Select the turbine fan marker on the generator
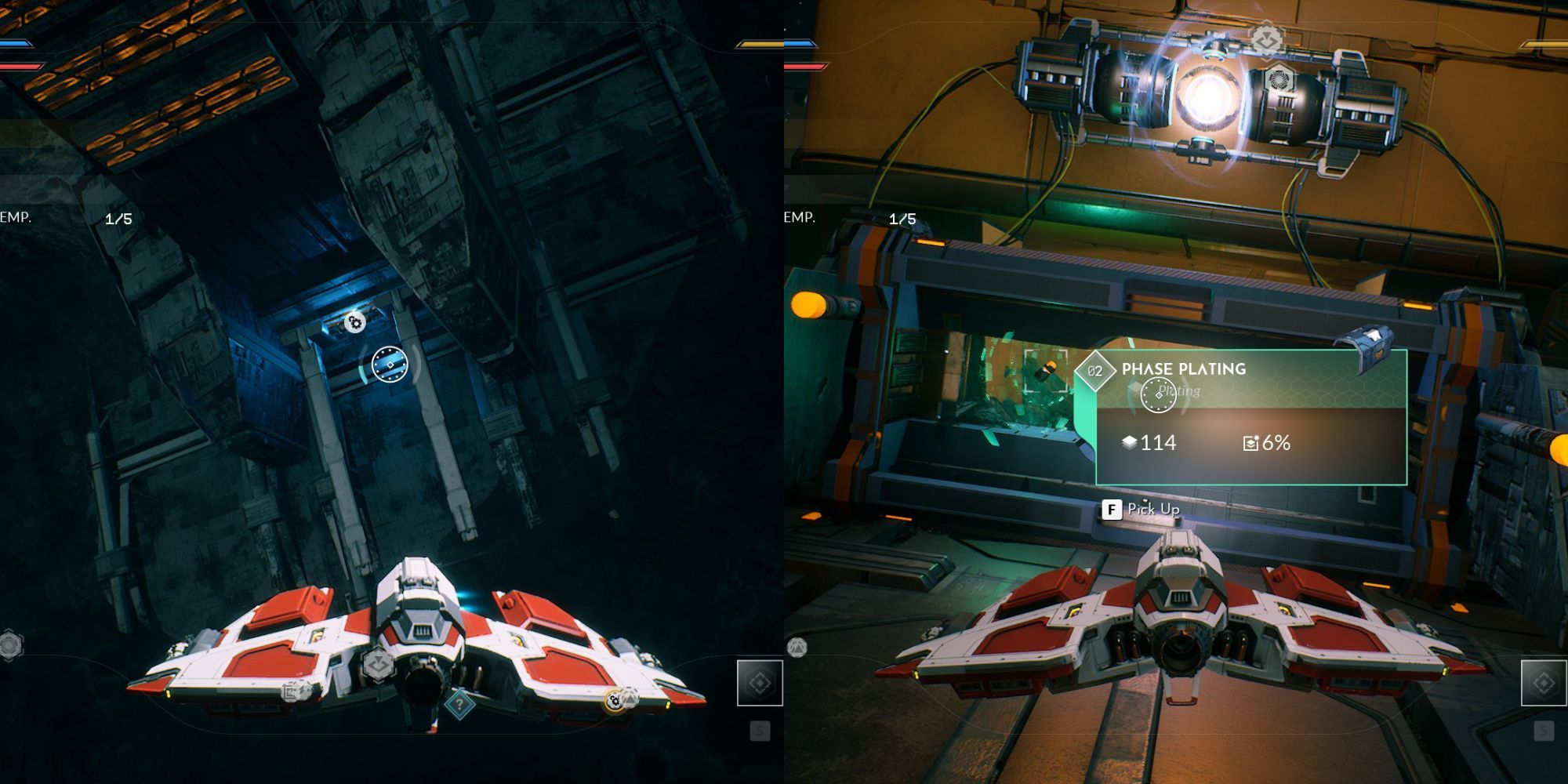 point(1279,78)
